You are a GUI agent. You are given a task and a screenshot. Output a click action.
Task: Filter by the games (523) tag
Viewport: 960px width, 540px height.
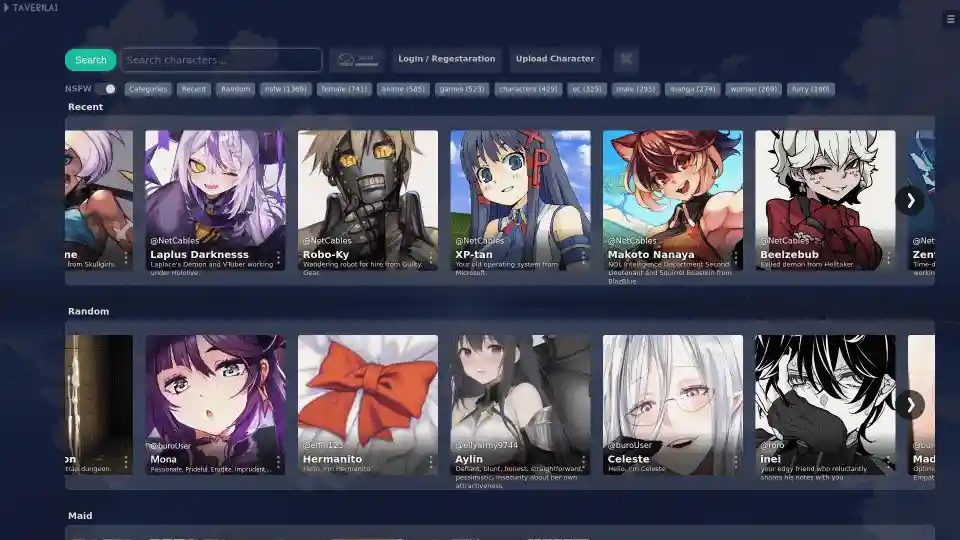[x=462, y=89]
